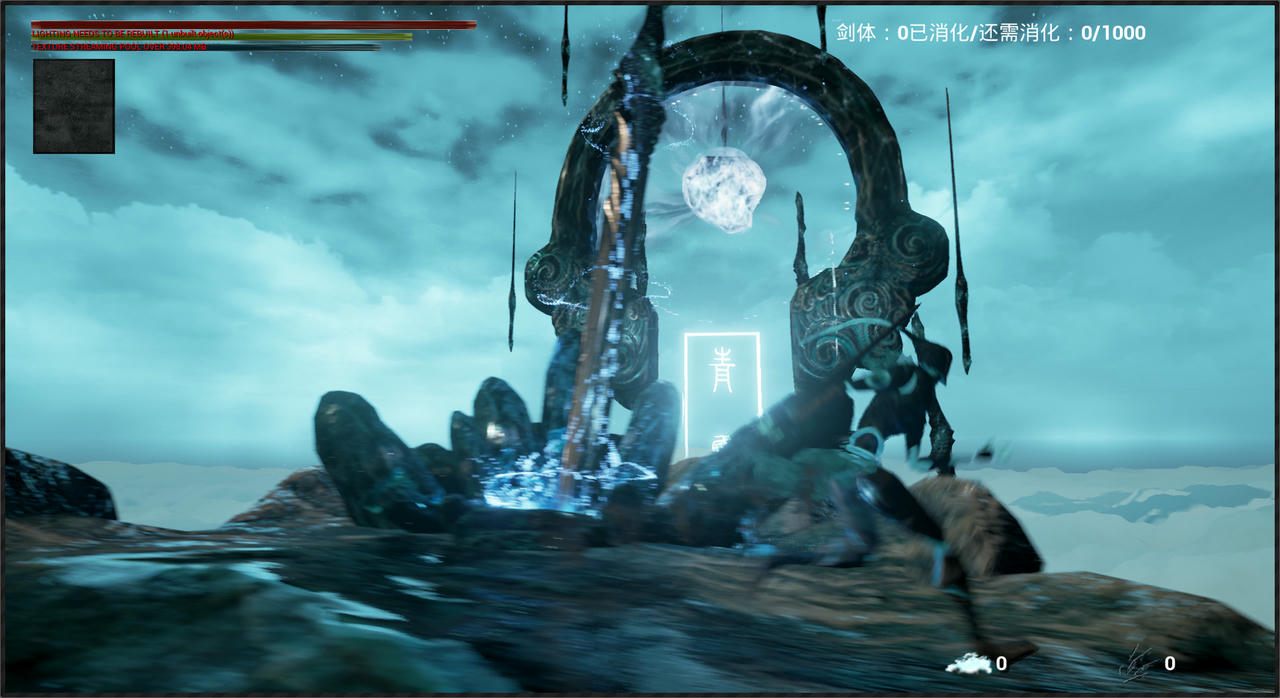Click the dark square slot under the bars
The height and width of the screenshot is (698, 1280).
tap(74, 106)
